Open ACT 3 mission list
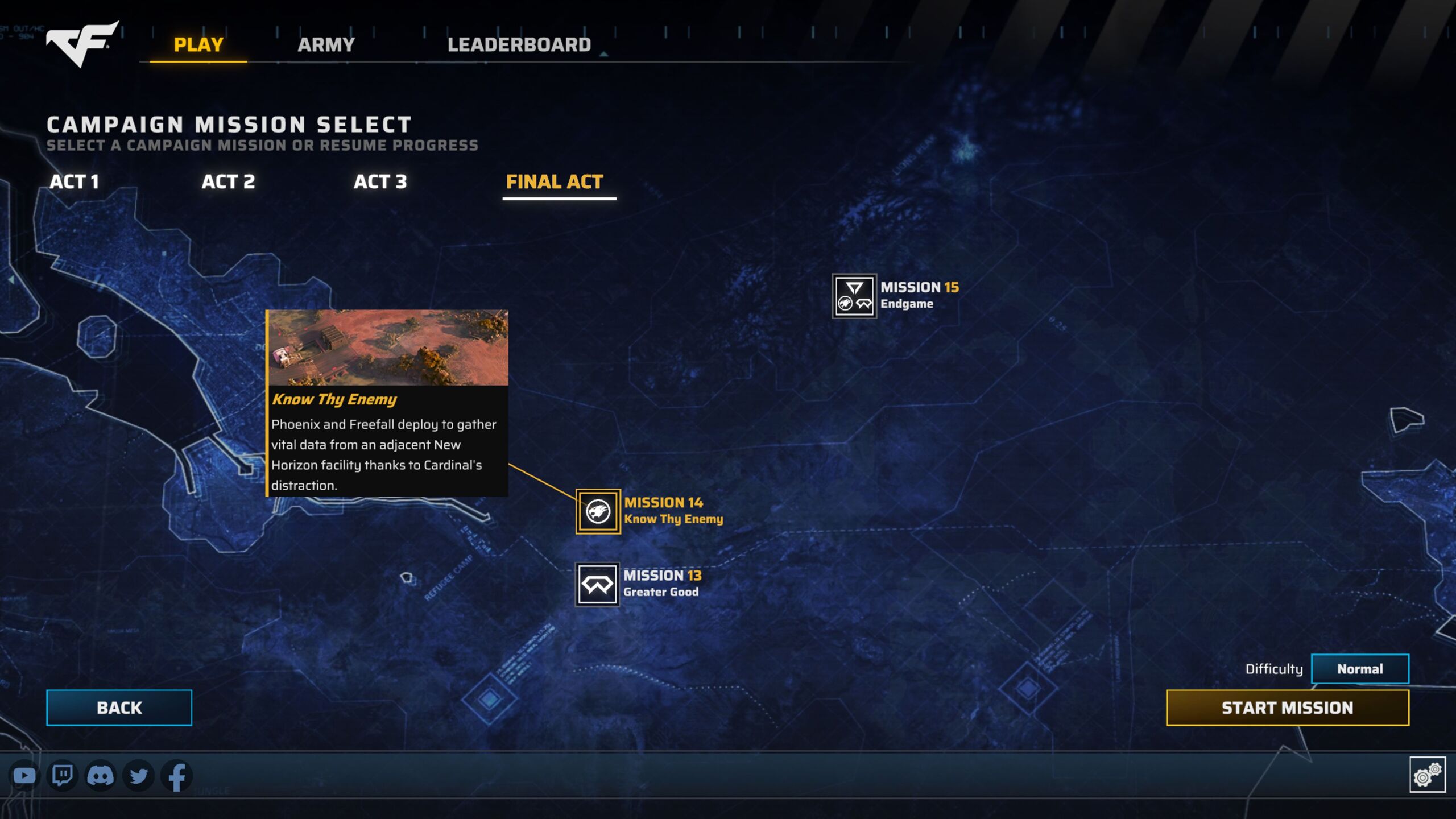The width and height of the screenshot is (1456, 819). click(380, 182)
